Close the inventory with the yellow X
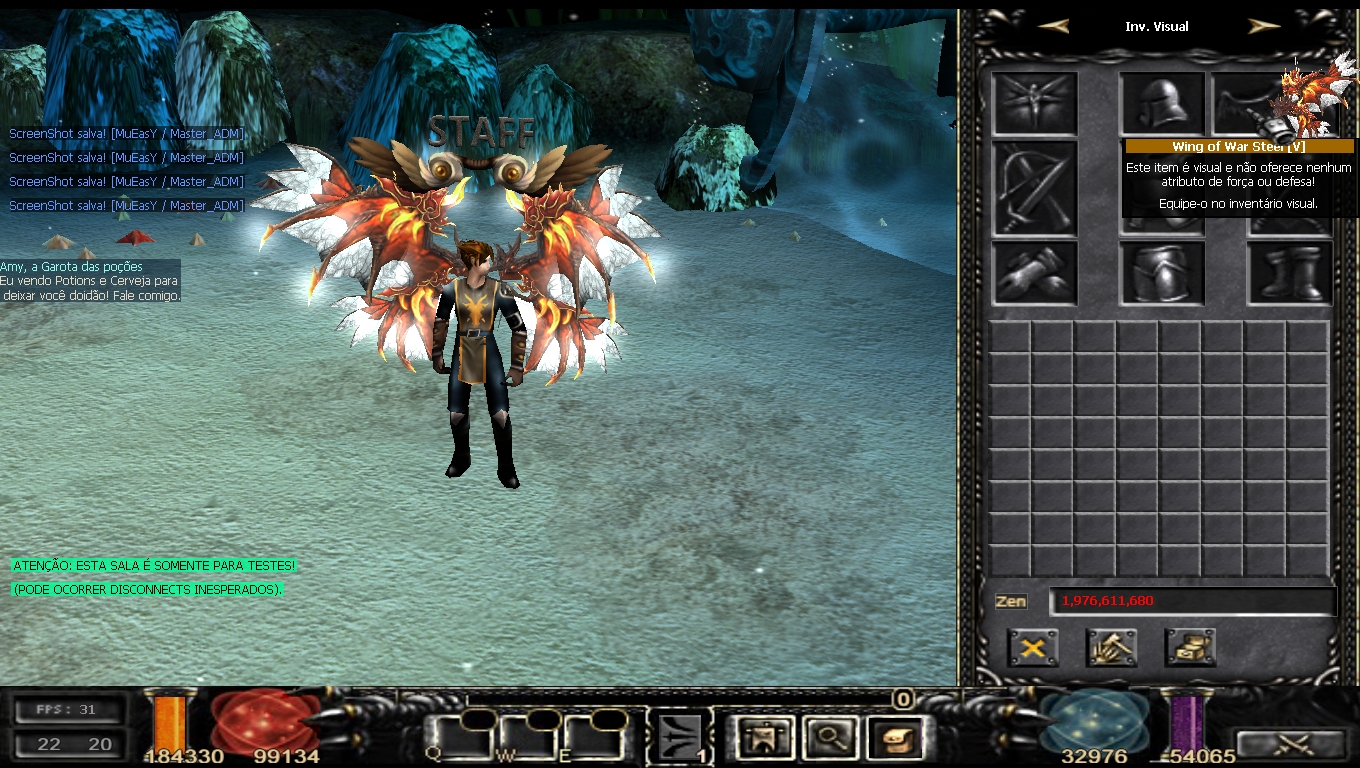This screenshot has height=768, width=1360. 1033,648
